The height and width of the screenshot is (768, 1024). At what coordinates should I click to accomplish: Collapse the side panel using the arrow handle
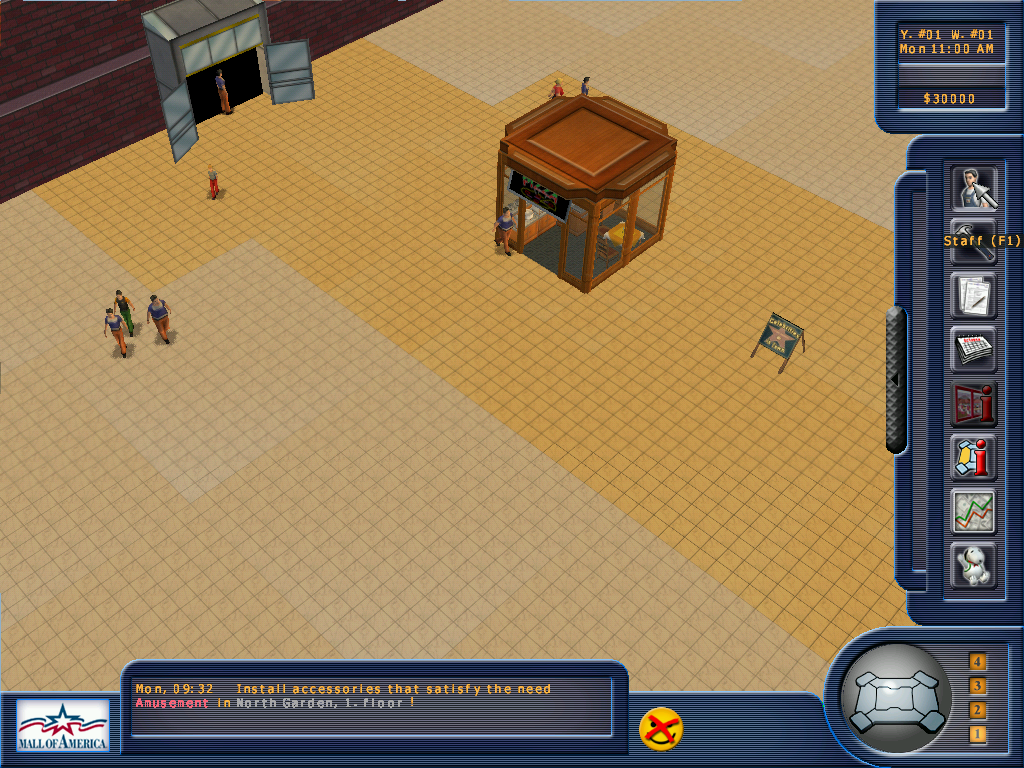pyautogui.click(x=896, y=380)
